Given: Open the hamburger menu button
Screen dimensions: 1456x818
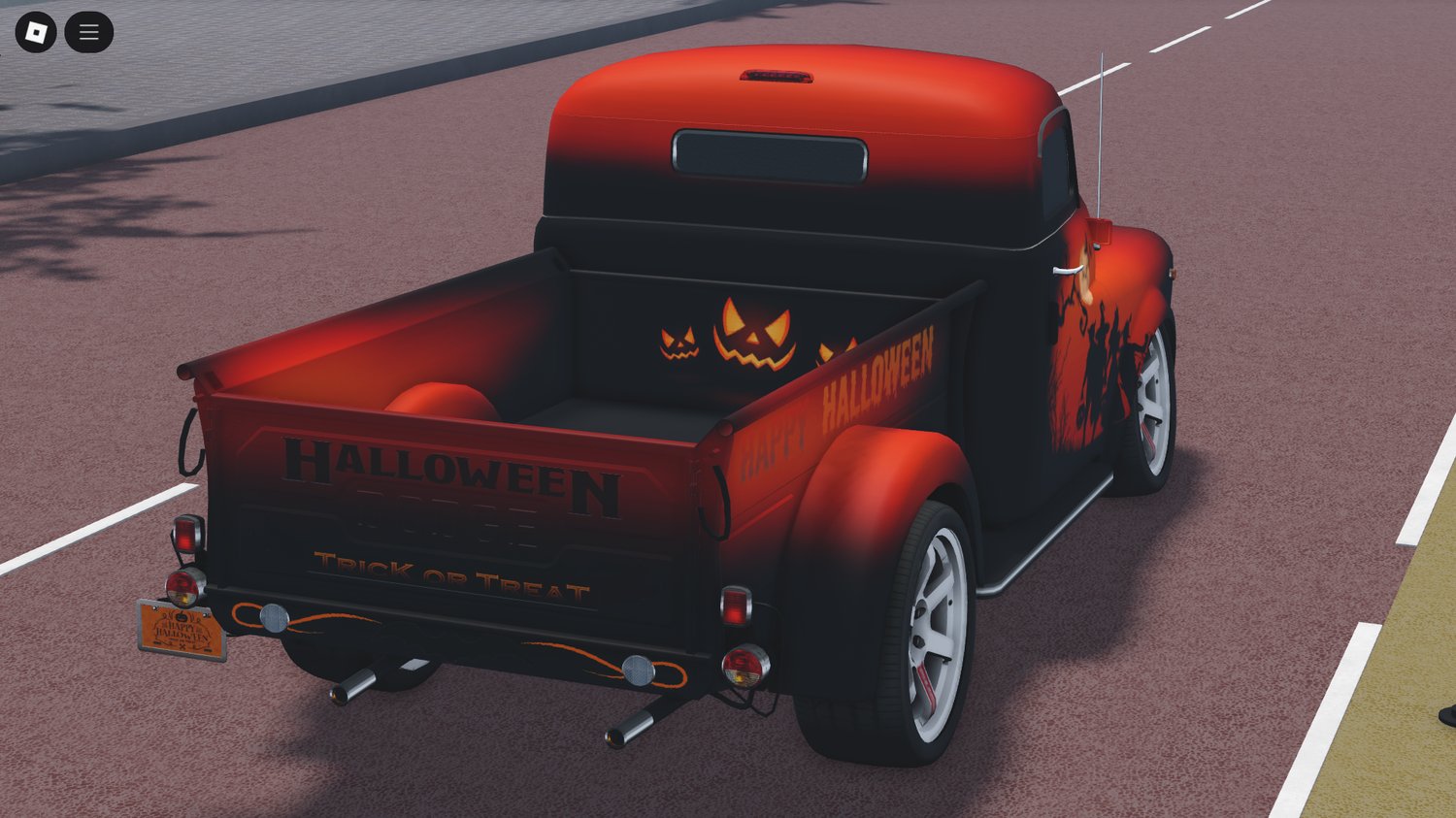Looking at the screenshot, I should [88, 30].
